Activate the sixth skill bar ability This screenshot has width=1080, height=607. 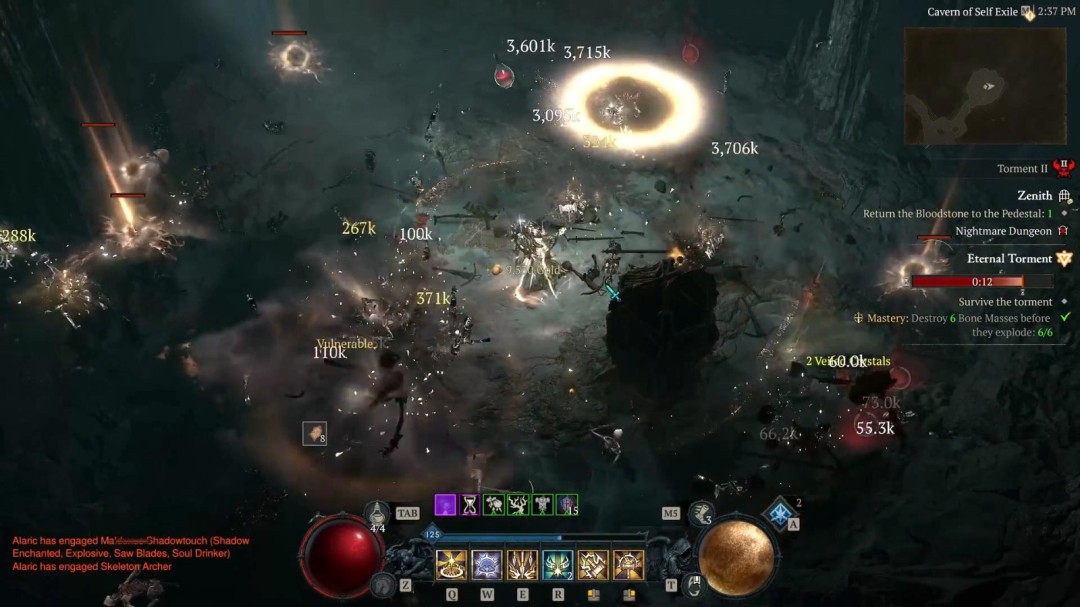click(628, 565)
